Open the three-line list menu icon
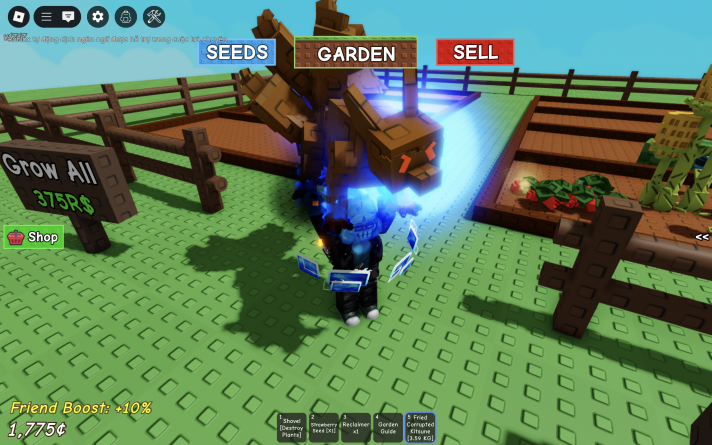The height and width of the screenshot is (445, 712). 46,17
